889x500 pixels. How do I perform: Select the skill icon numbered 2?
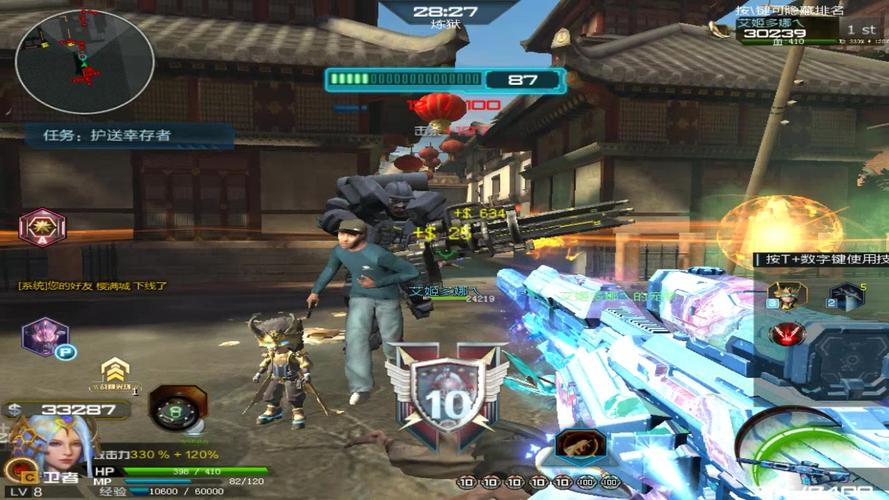click(x=846, y=296)
